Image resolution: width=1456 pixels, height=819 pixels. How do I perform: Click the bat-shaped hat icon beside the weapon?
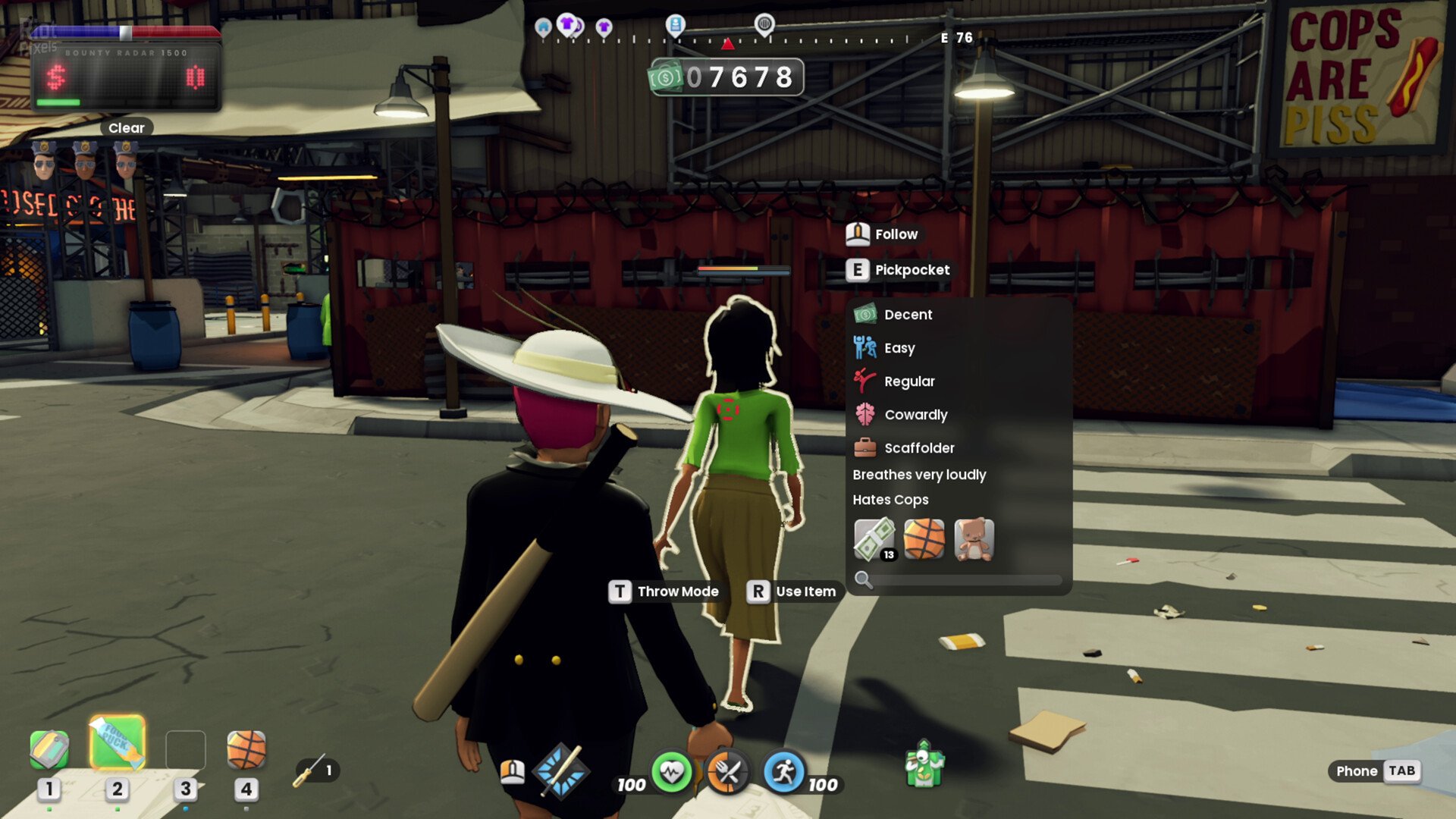[513, 772]
